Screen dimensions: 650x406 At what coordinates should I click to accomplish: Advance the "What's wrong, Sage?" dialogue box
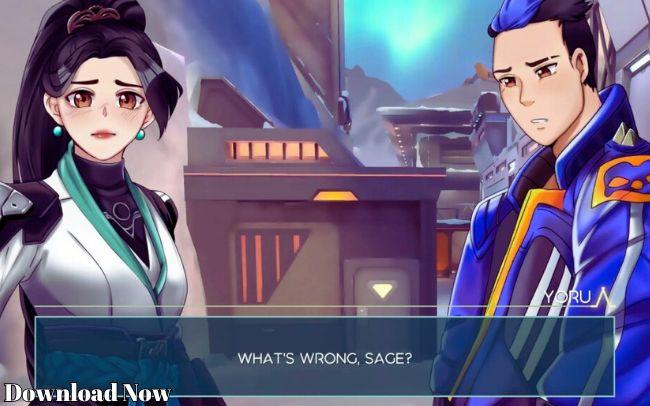(325, 356)
